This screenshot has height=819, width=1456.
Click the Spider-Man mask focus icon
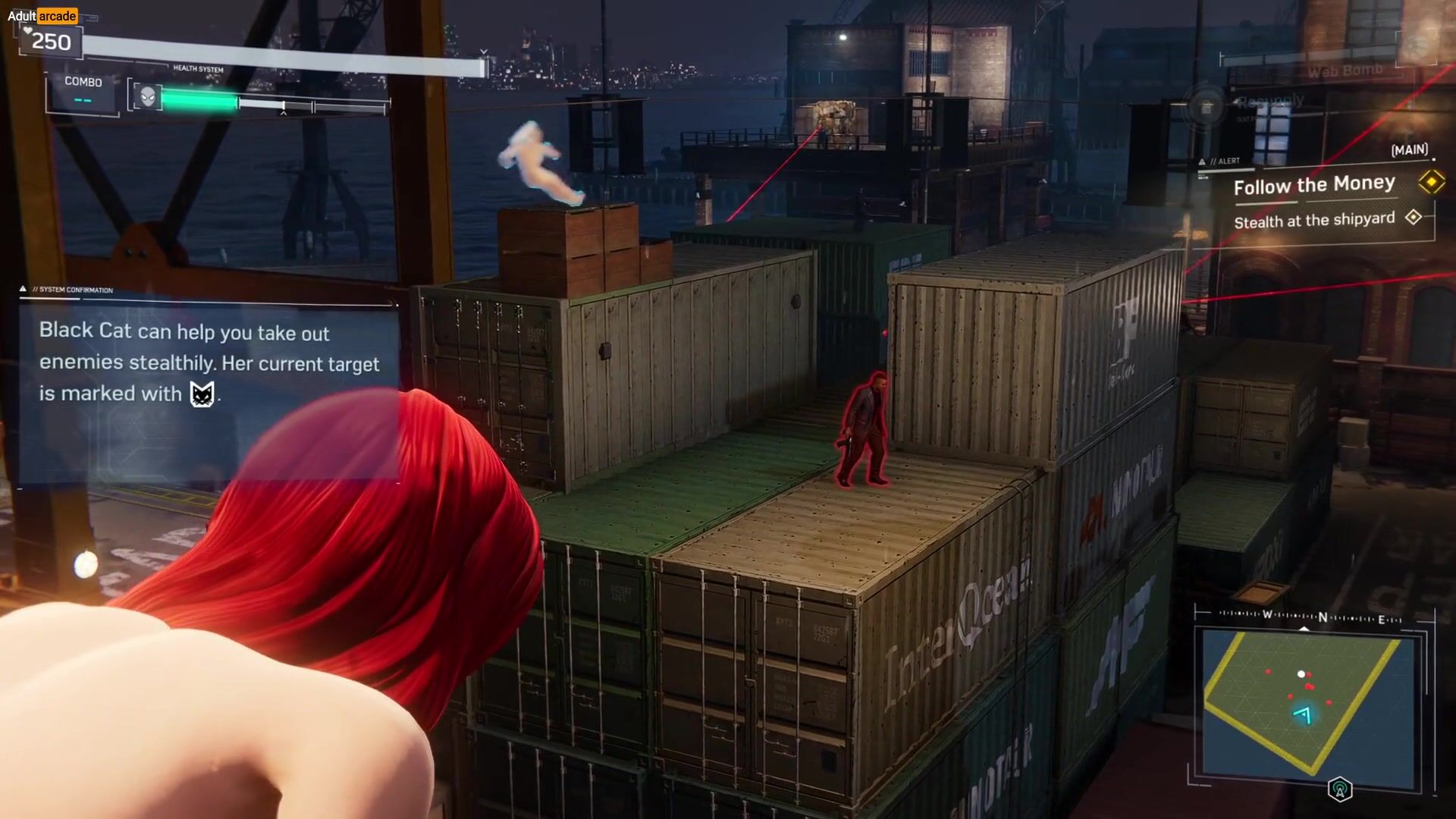point(148,97)
